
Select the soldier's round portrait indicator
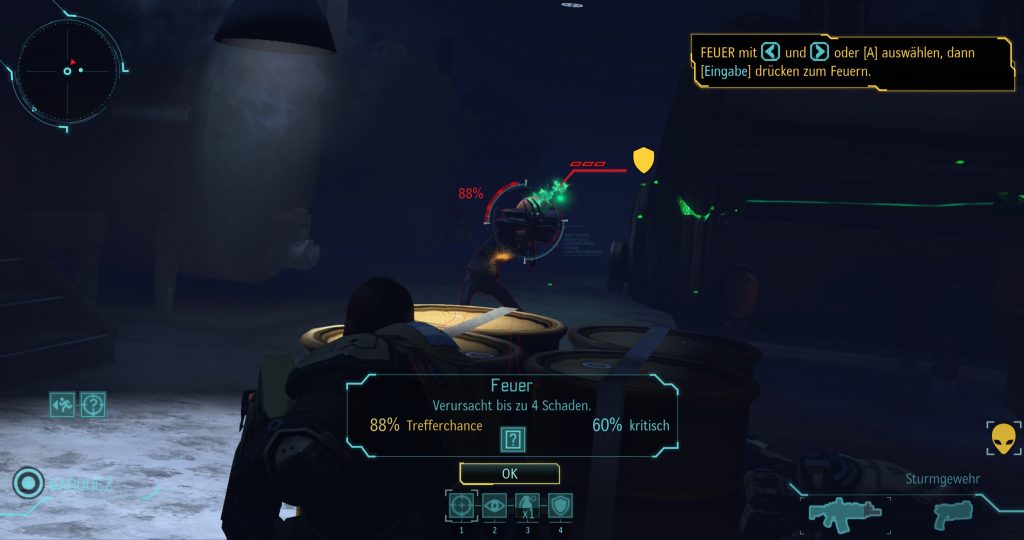26,484
